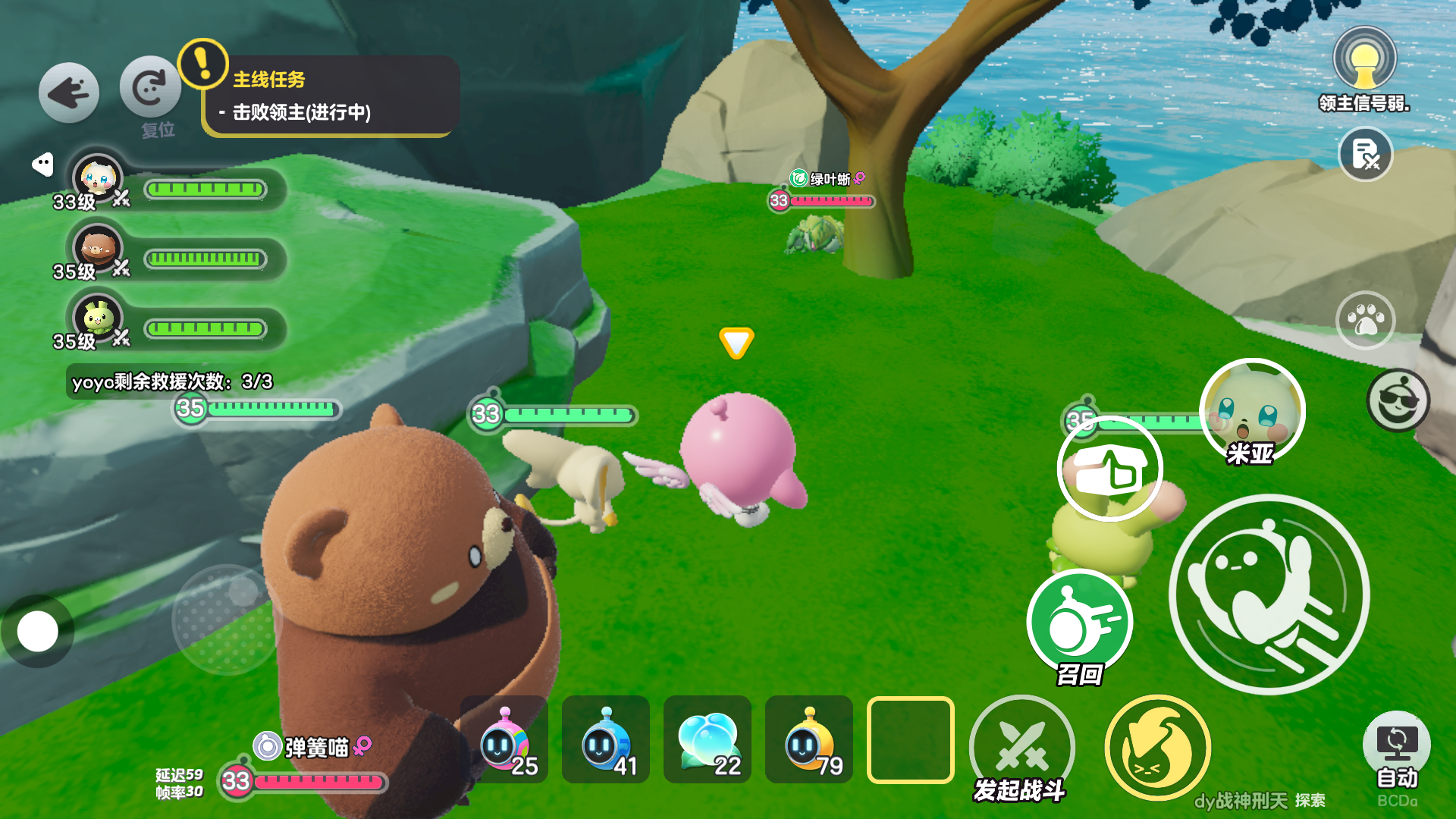Select the level 35 brown bear party member
Screen dimensions: 1456x819
pos(98,249)
